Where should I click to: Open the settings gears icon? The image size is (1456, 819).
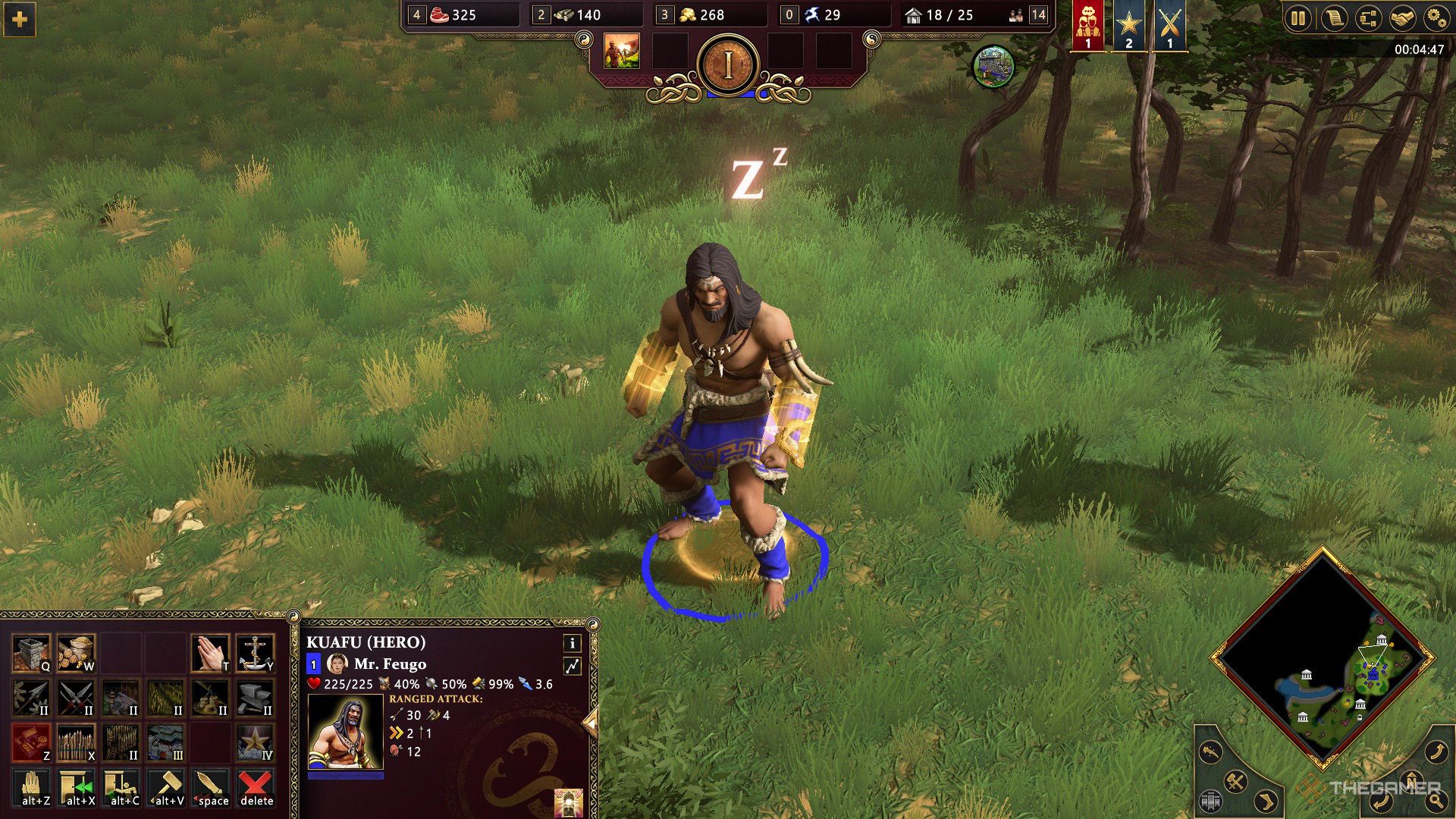(1436, 19)
